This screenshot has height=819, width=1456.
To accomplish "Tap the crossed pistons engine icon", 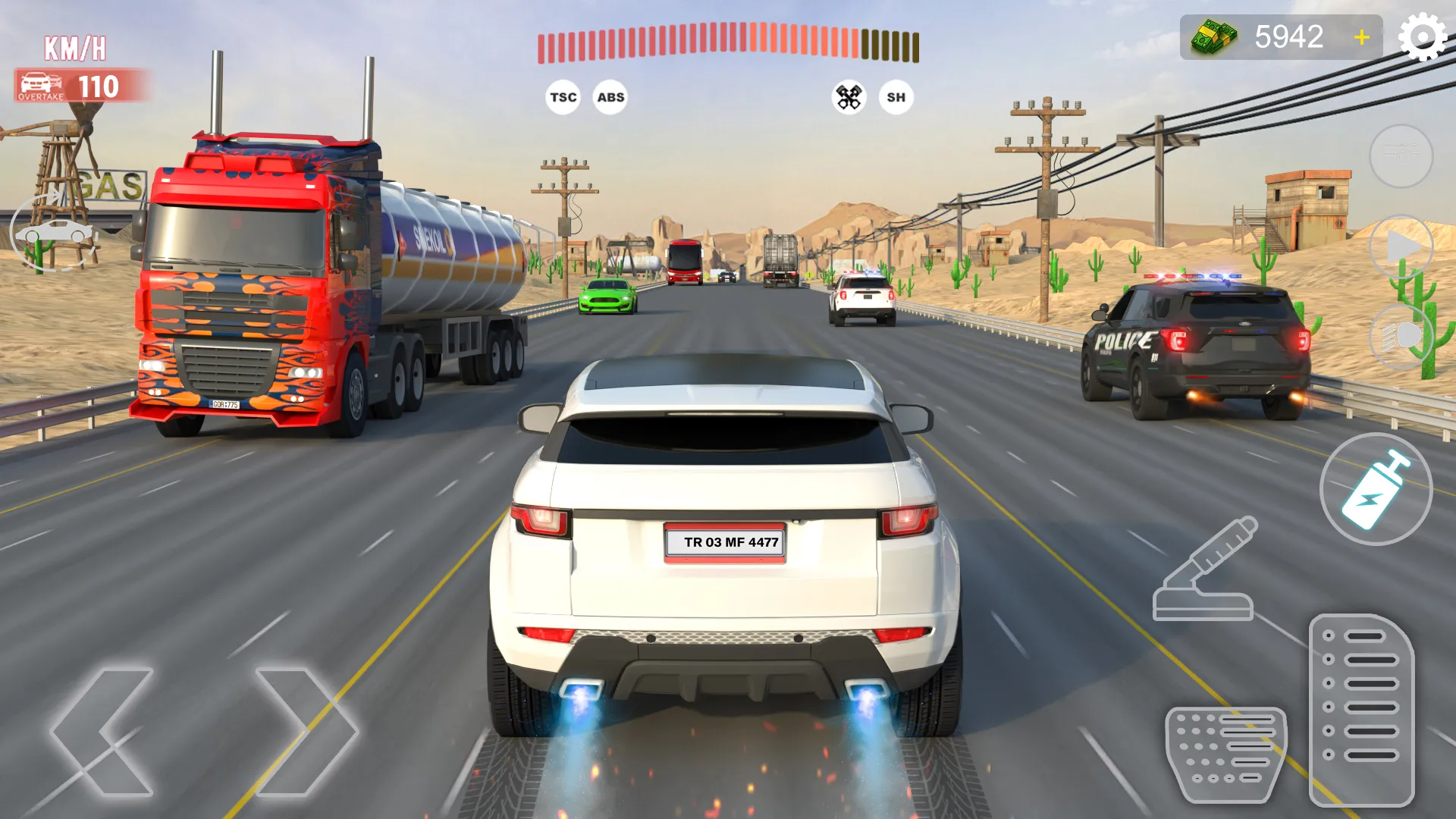I will click(850, 96).
